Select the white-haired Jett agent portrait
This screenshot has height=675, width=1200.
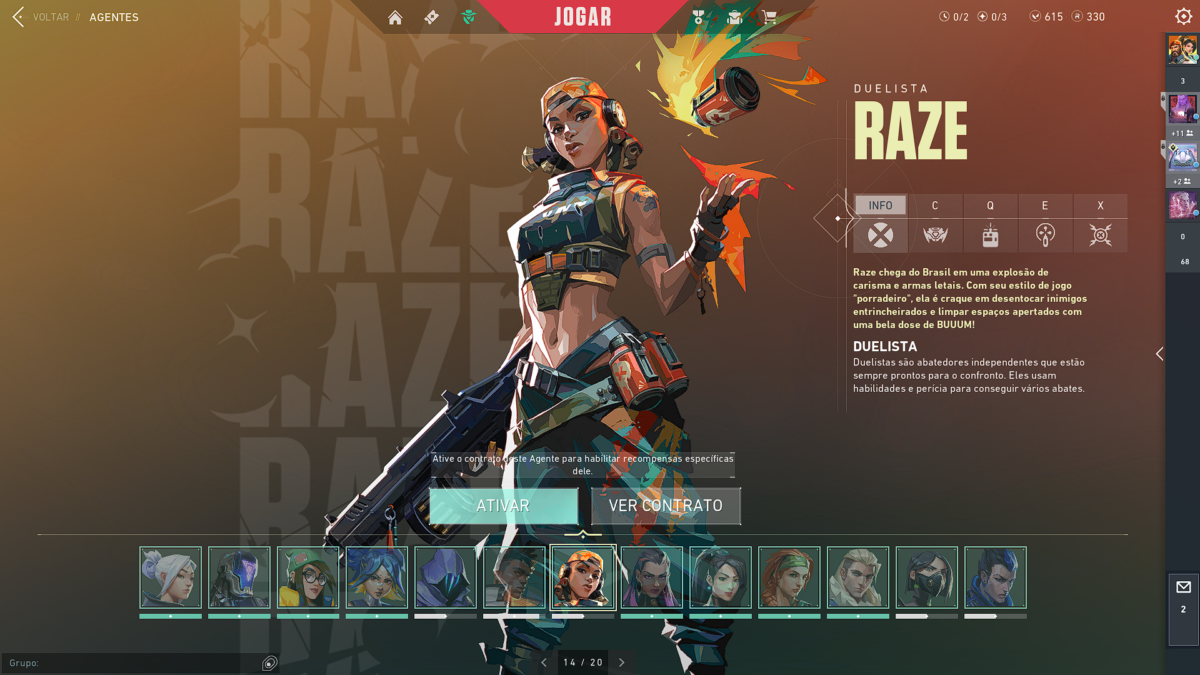[x=170, y=577]
